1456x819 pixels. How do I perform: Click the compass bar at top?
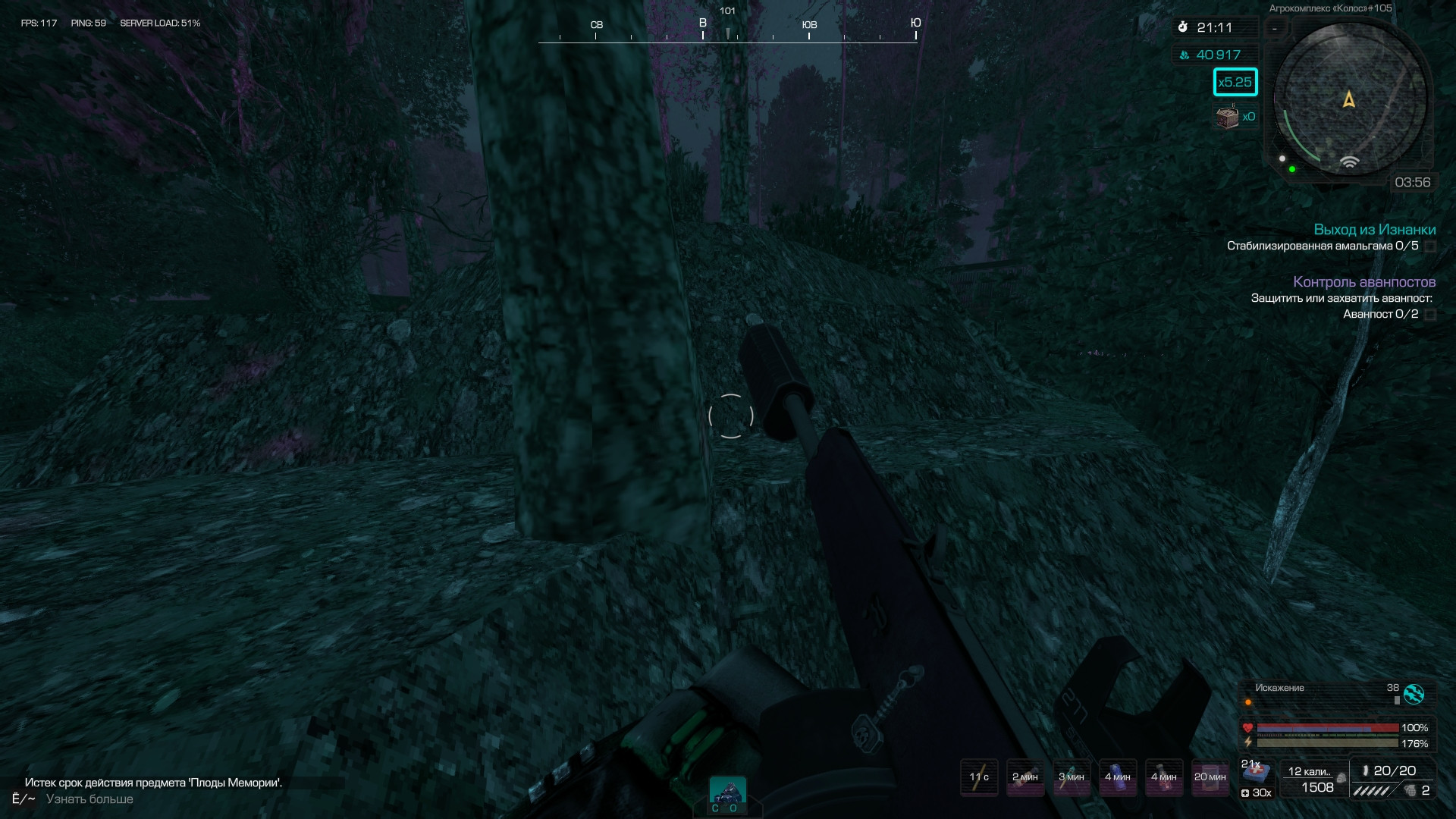[728, 30]
